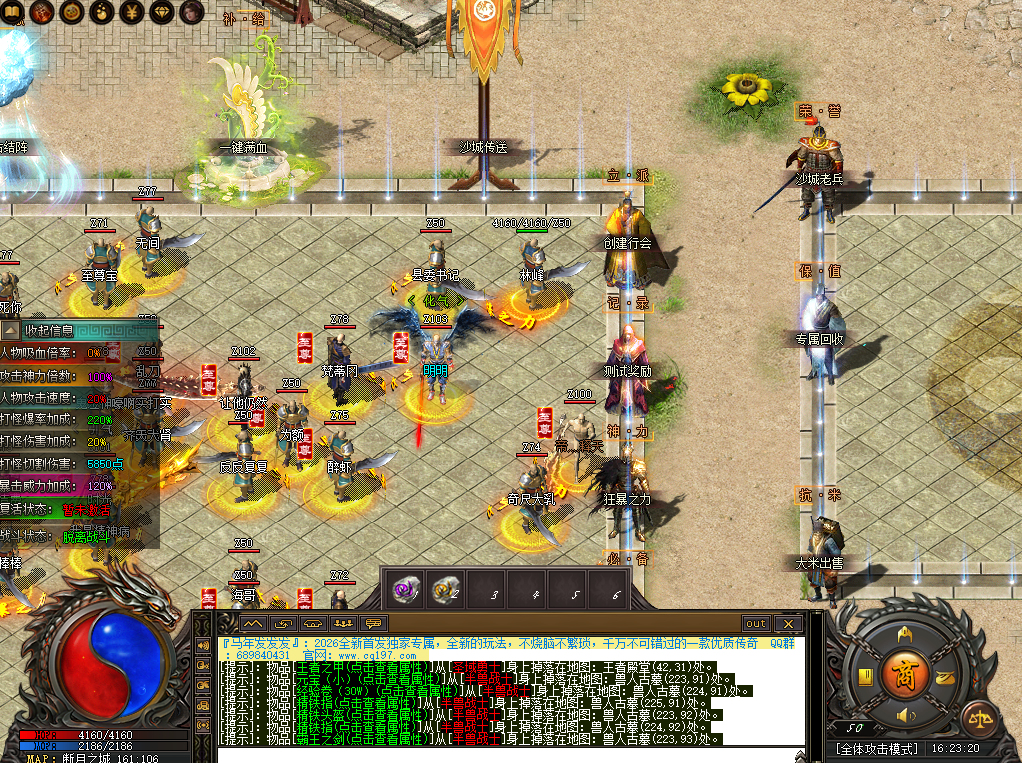Open the gold potion flask icon
The image size is (1022, 763).
102,12
